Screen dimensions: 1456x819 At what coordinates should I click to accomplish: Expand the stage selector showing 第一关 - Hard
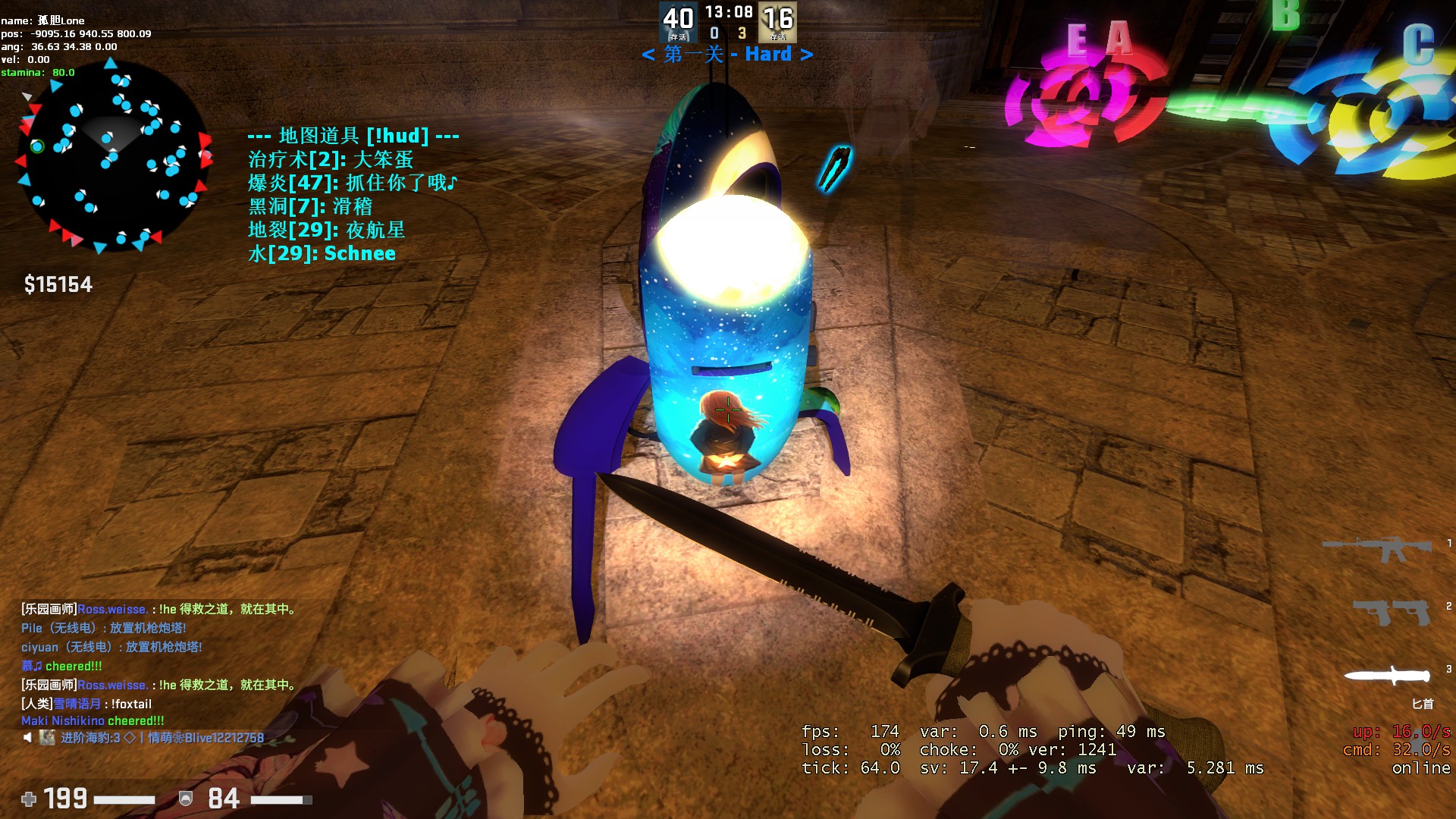coord(728,55)
